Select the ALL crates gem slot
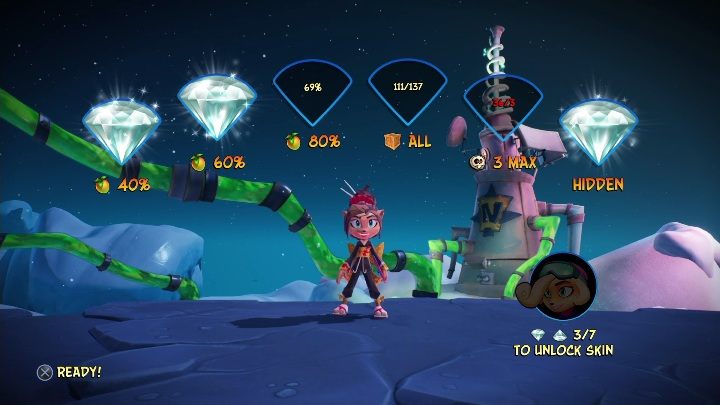 407,91
